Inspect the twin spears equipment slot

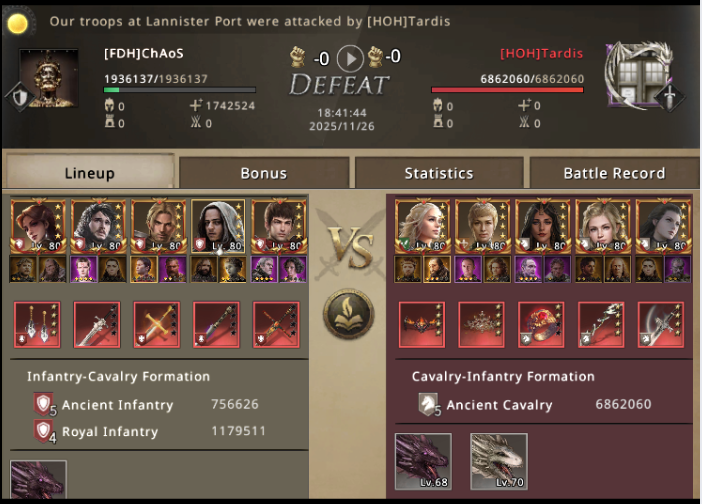coord(37,324)
